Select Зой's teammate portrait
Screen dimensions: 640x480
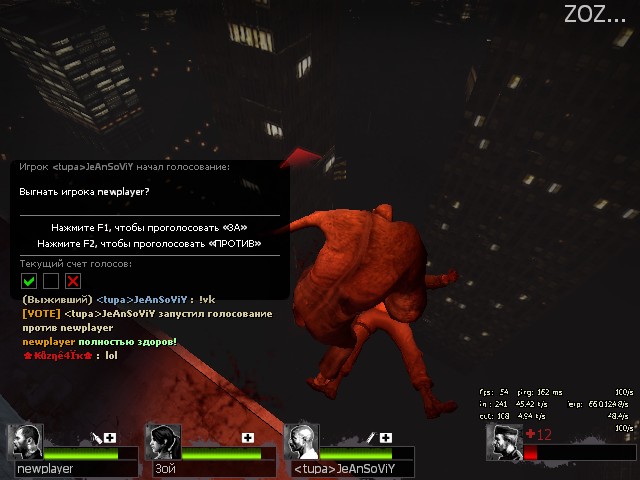(x=164, y=441)
